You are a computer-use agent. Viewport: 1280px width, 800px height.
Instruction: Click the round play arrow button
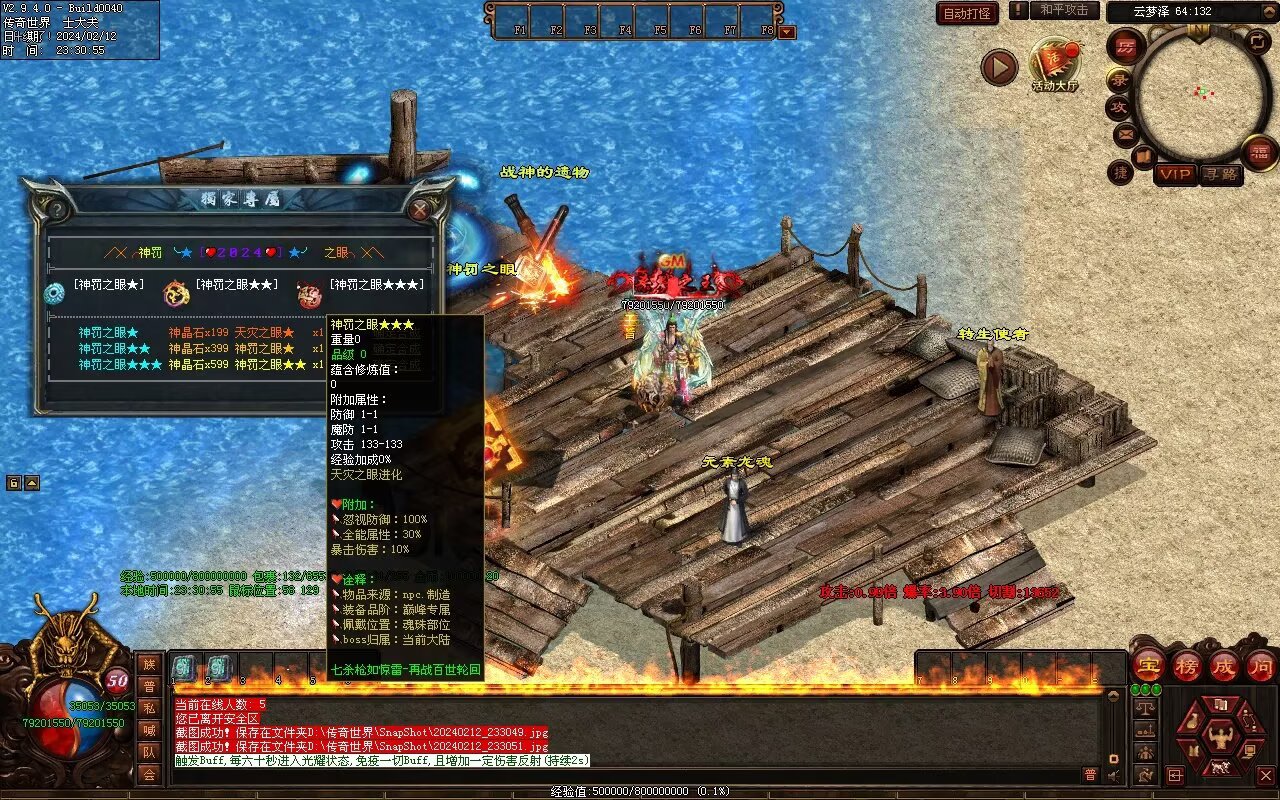click(x=998, y=67)
